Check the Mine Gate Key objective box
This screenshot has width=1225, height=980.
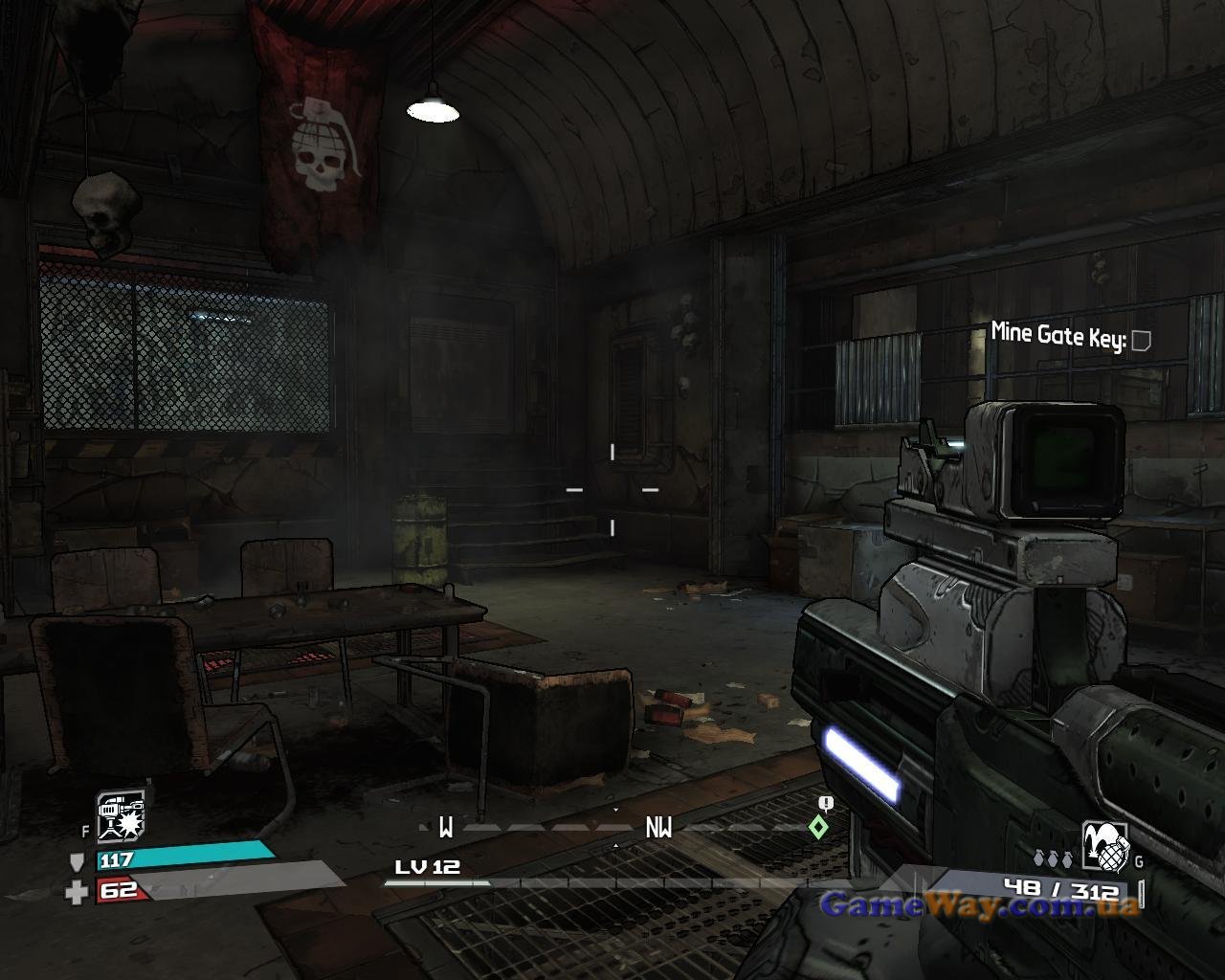point(1140,340)
